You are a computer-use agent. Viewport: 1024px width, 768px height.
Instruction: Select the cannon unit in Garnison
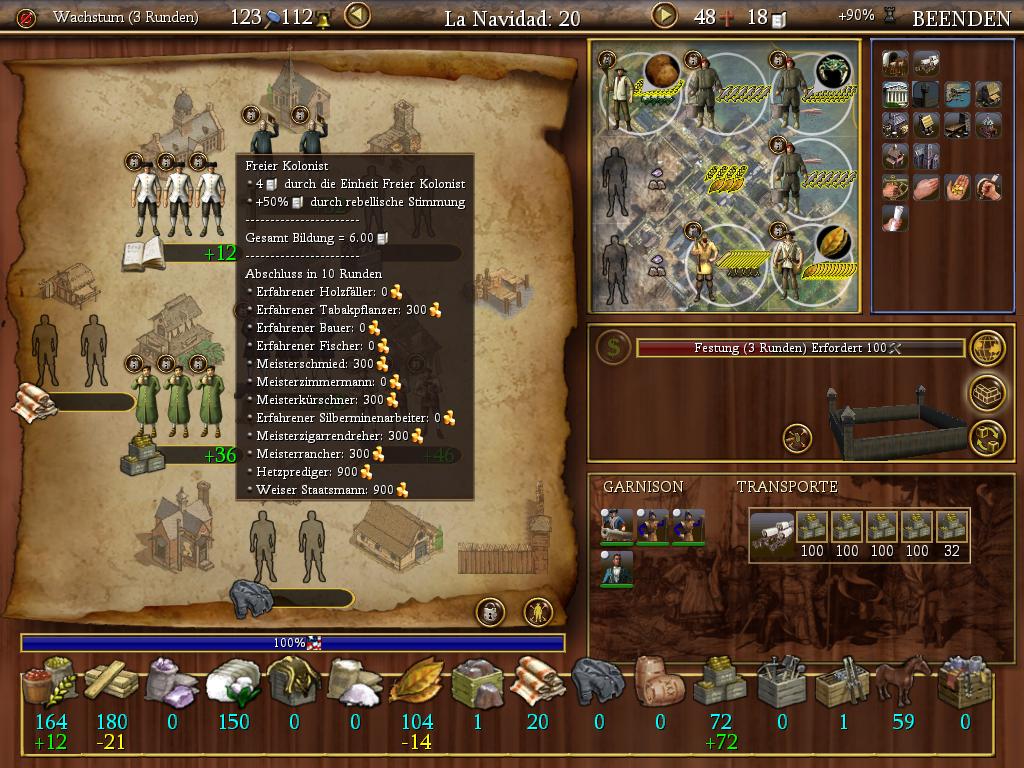(617, 526)
